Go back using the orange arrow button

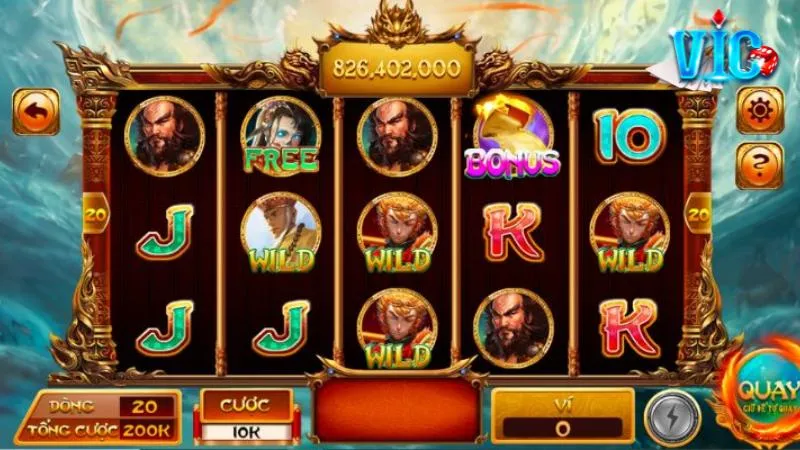point(35,112)
